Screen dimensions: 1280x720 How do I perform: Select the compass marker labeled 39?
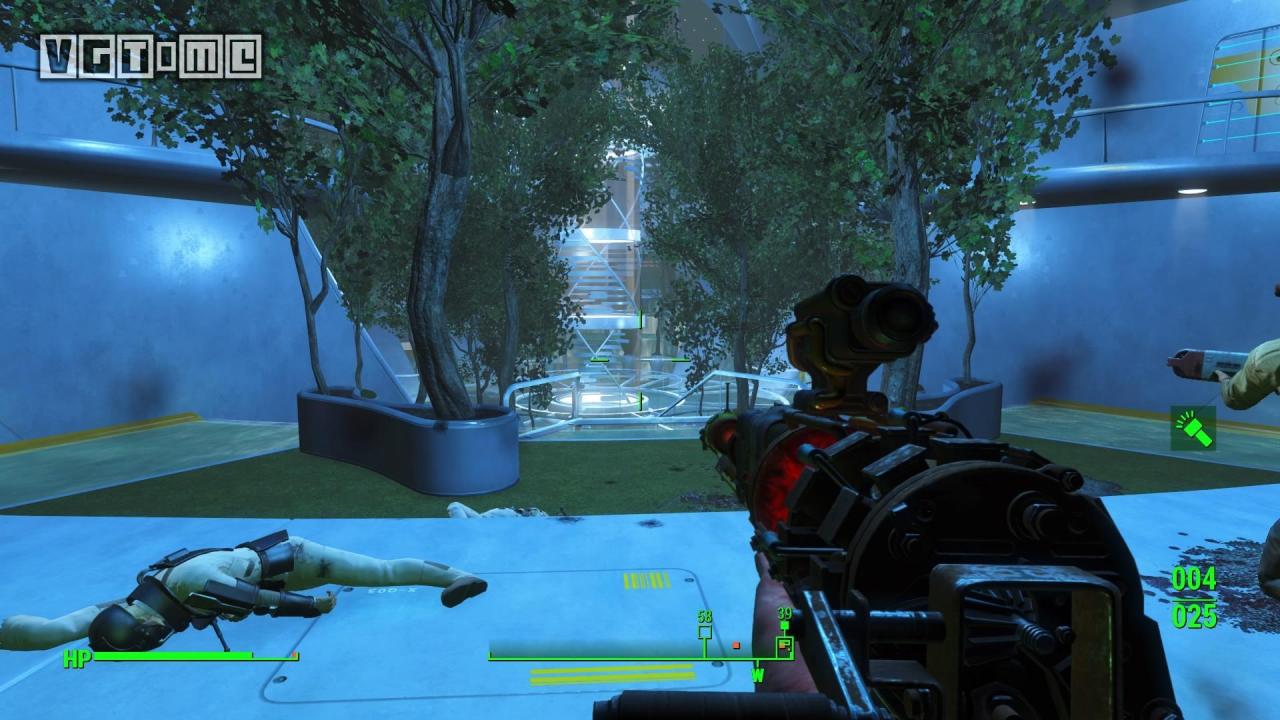[785, 644]
